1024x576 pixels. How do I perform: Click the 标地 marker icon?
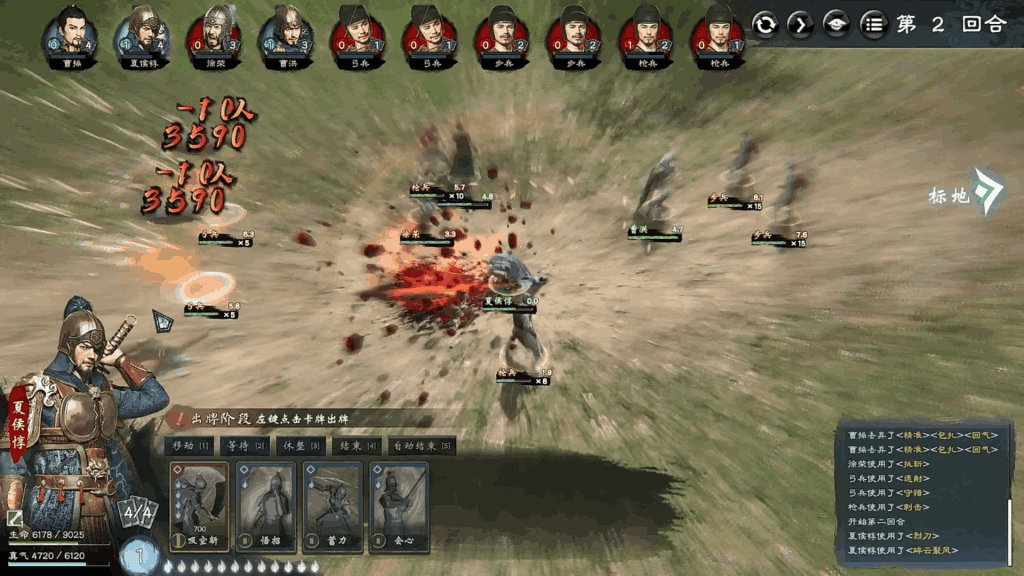point(988,193)
